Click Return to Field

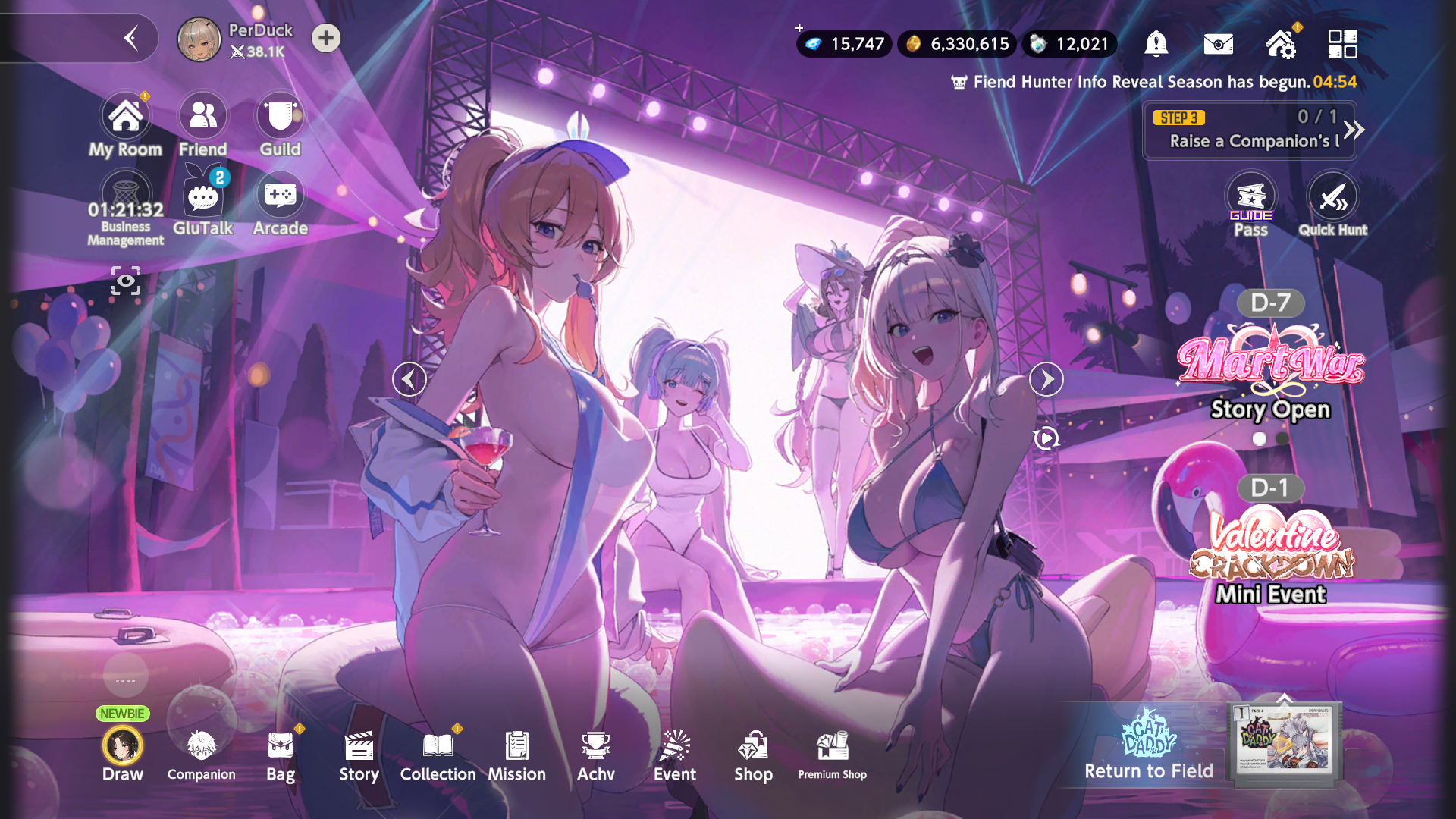tap(1148, 747)
